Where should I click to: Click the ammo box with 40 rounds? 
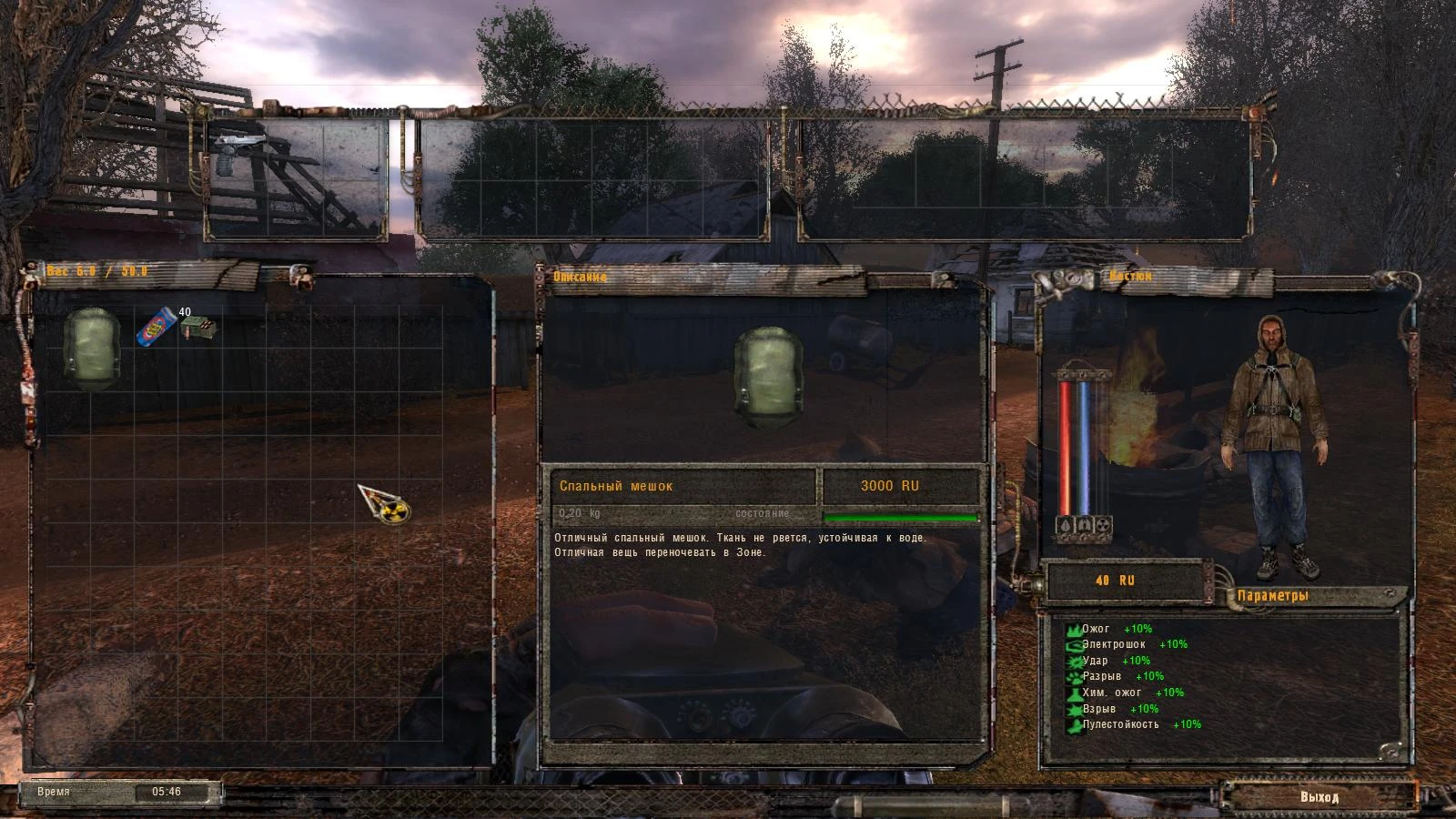(199, 329)
